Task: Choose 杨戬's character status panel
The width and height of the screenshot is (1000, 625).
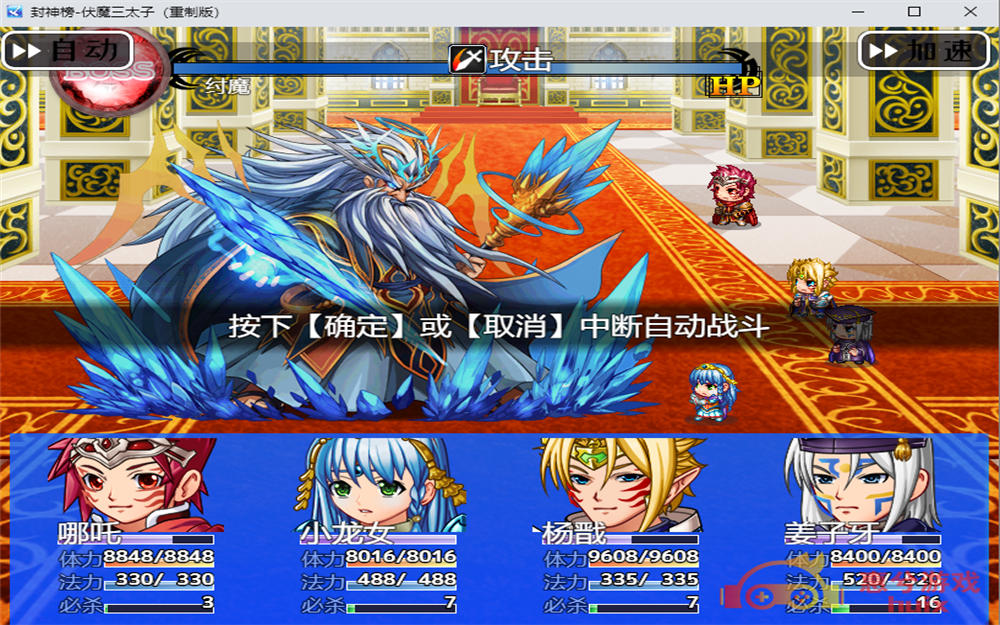Action: point(619,526)
